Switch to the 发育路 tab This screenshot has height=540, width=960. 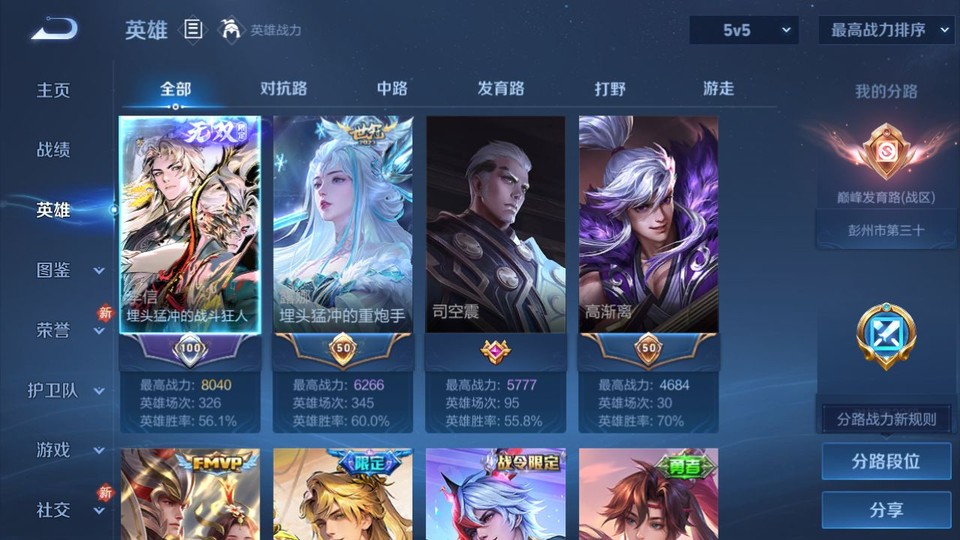coord(500,89)
